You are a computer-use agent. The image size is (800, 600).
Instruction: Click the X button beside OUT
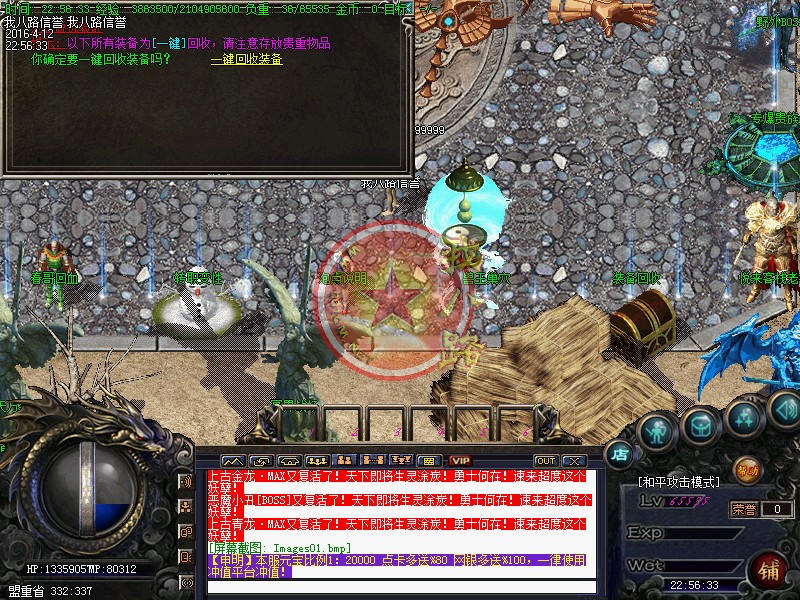pos(573,460)
